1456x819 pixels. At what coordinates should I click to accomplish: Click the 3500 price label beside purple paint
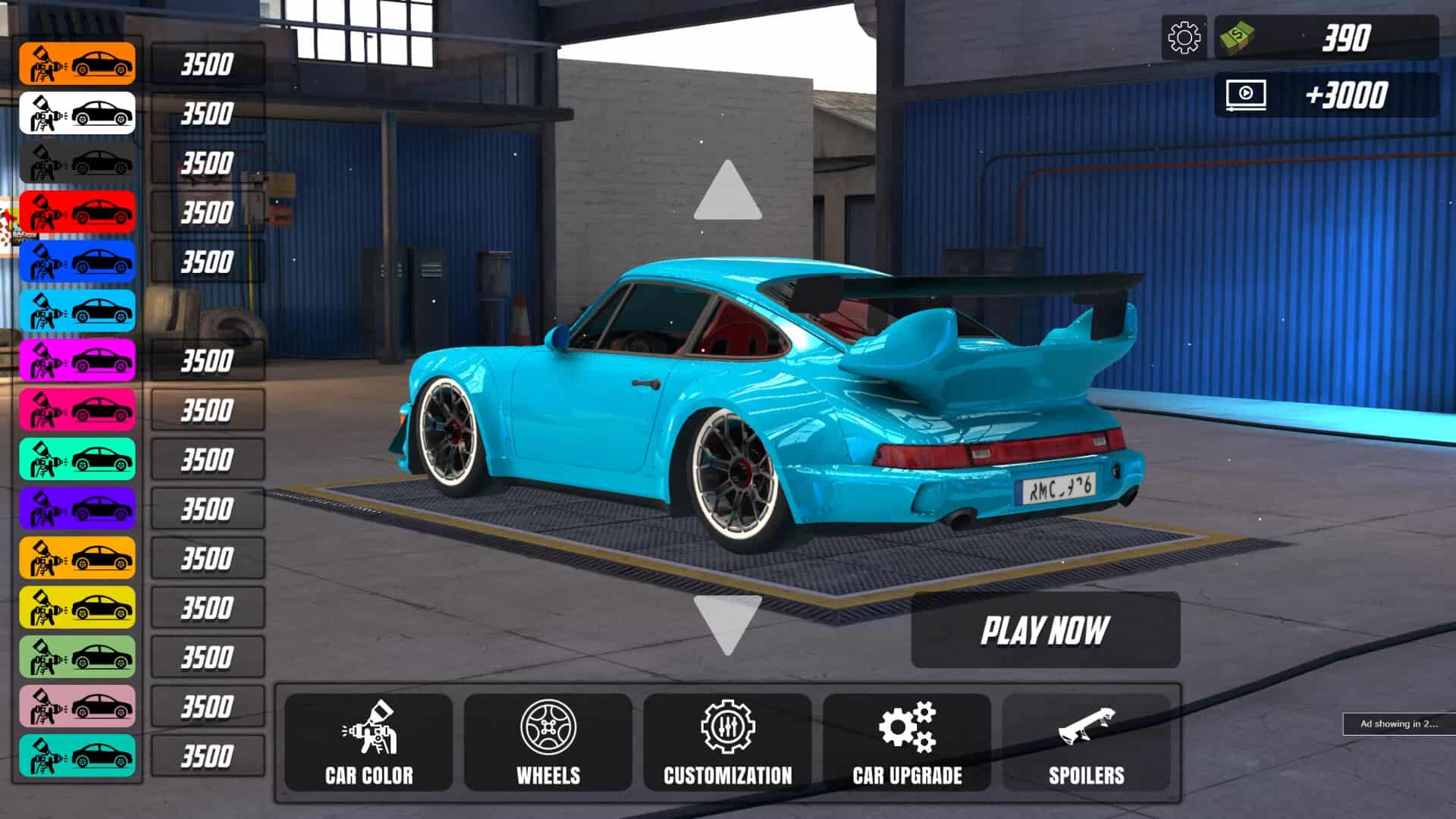click(206, 508)
